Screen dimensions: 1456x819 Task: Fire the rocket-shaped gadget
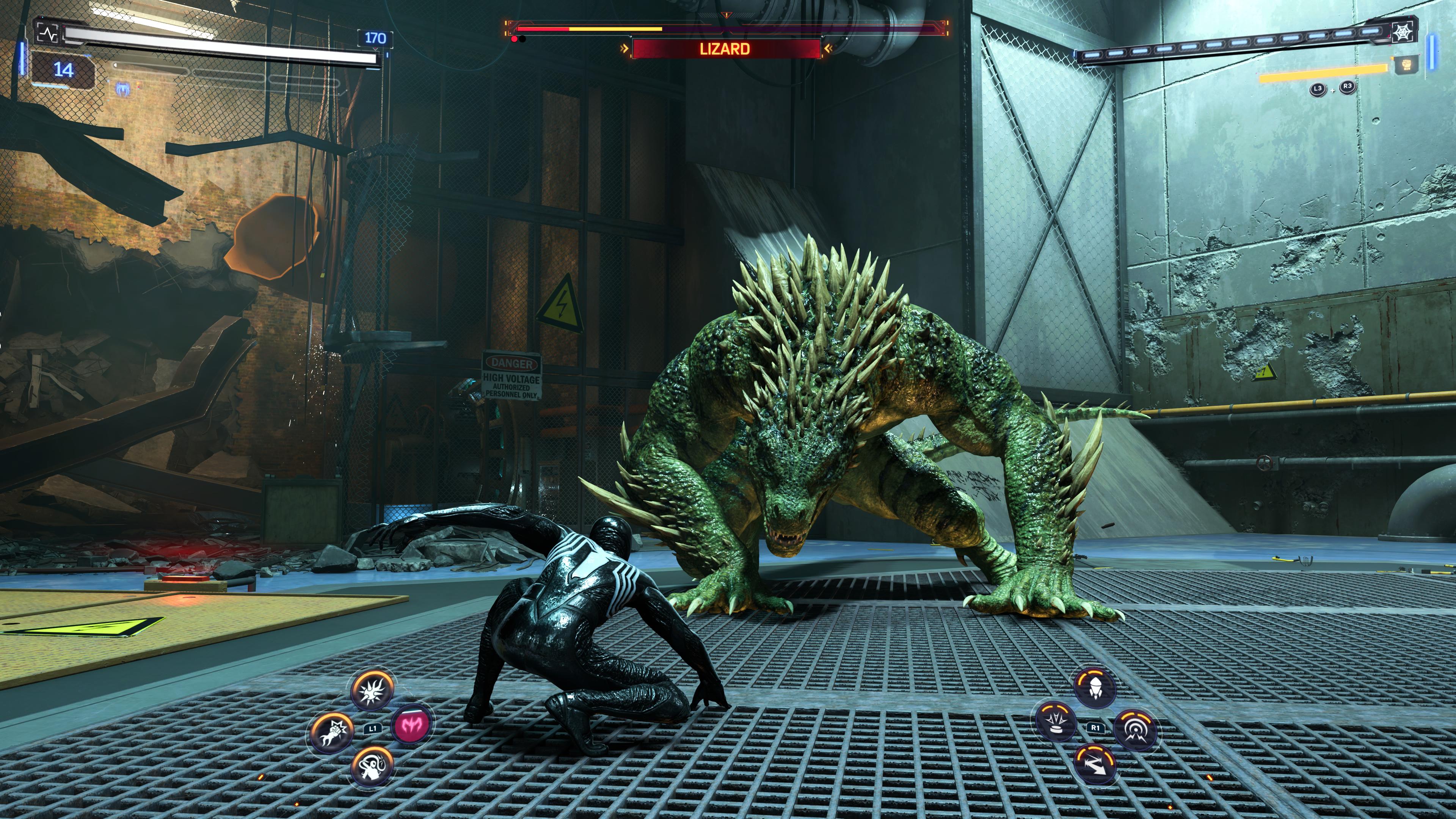(1095, 687)
